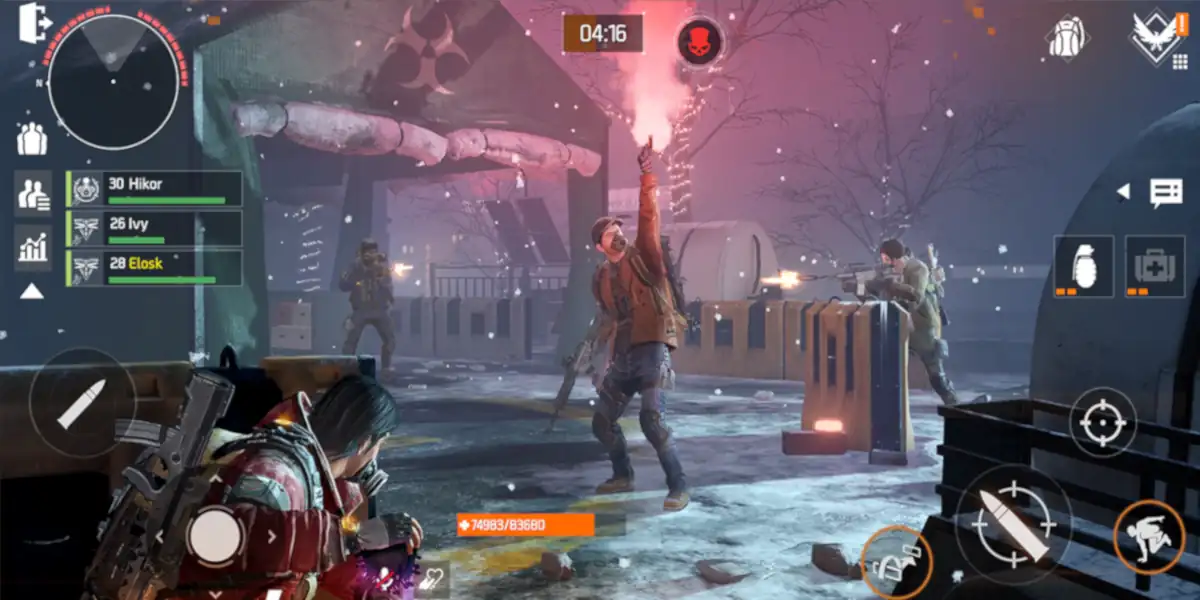Open the chat message panel
This screenshot has height=600, width=1200.
pos(1166,192)
